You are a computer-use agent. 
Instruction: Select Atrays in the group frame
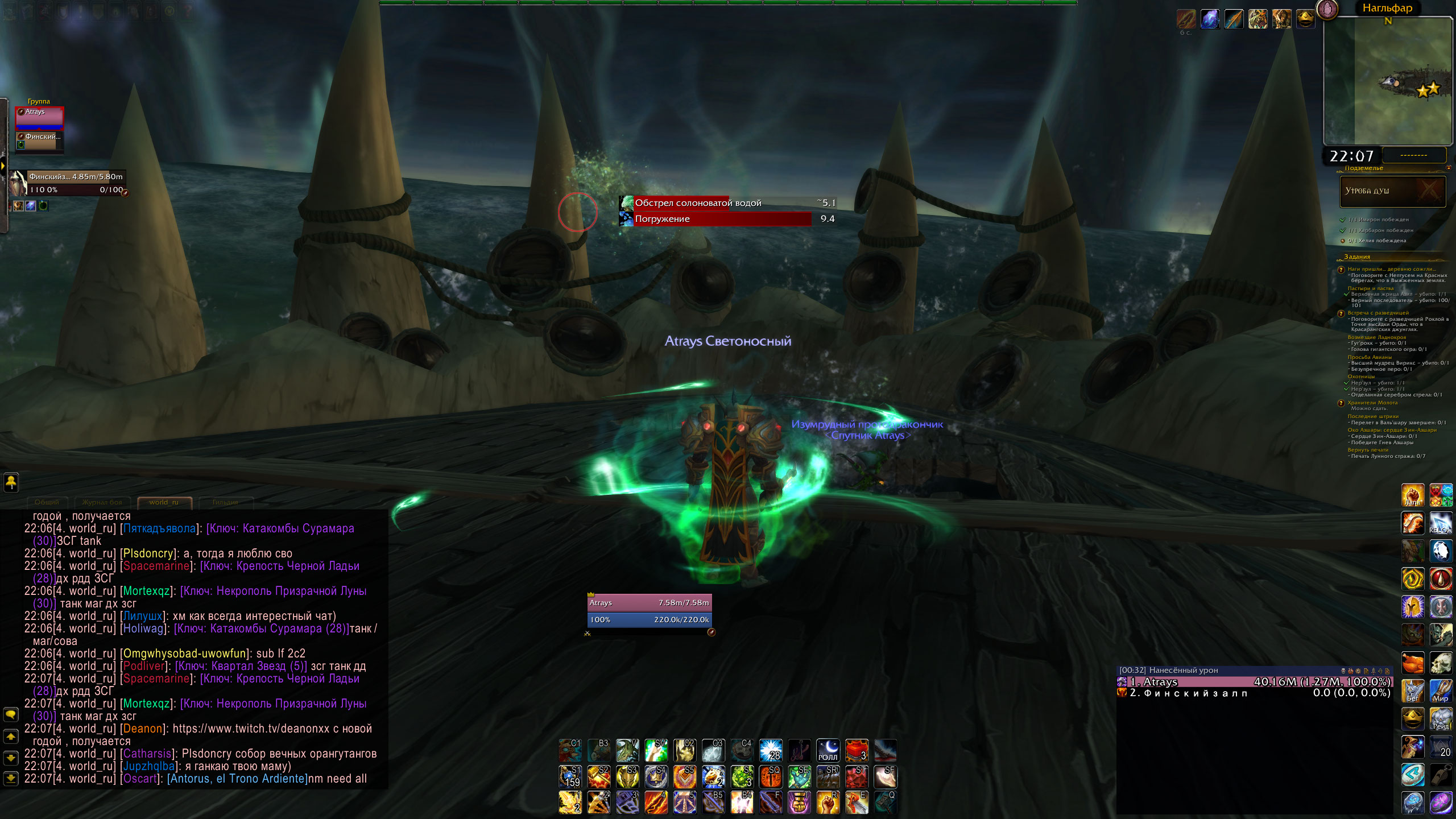pyautogui.click(x=39, y=118)
